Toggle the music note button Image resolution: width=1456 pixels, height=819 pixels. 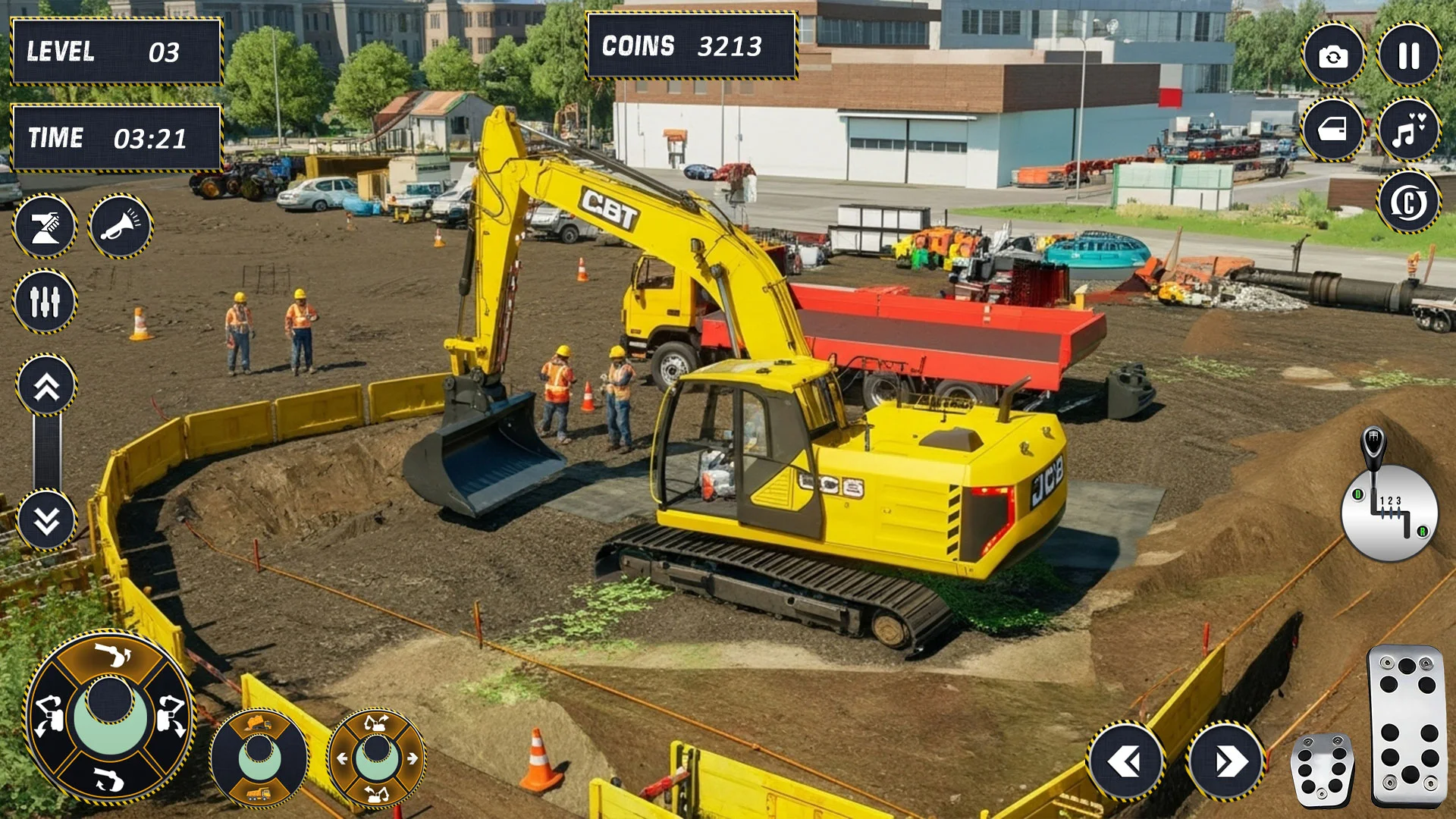[x=1408, y=130]
